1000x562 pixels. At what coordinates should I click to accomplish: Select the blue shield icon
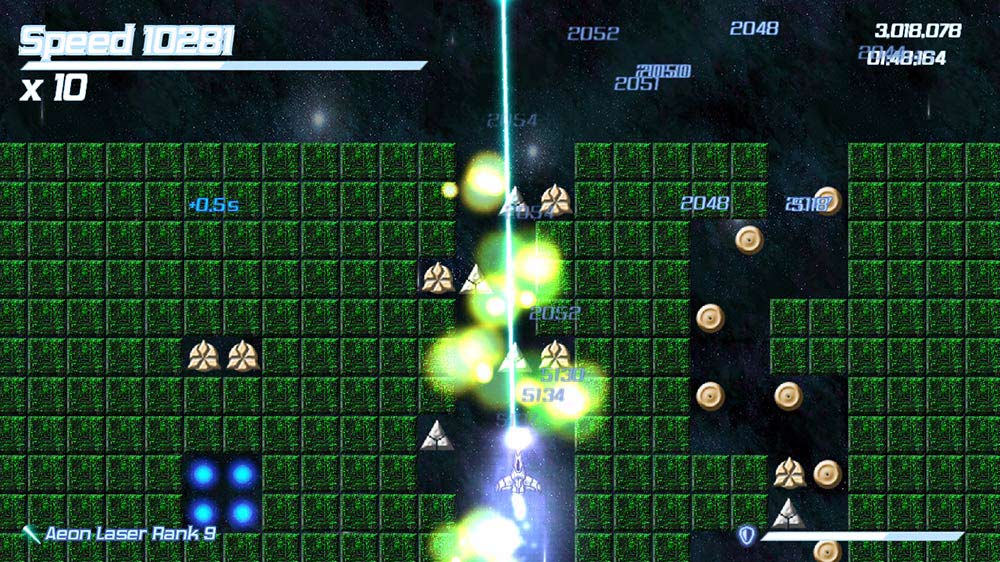coord(746,536)
